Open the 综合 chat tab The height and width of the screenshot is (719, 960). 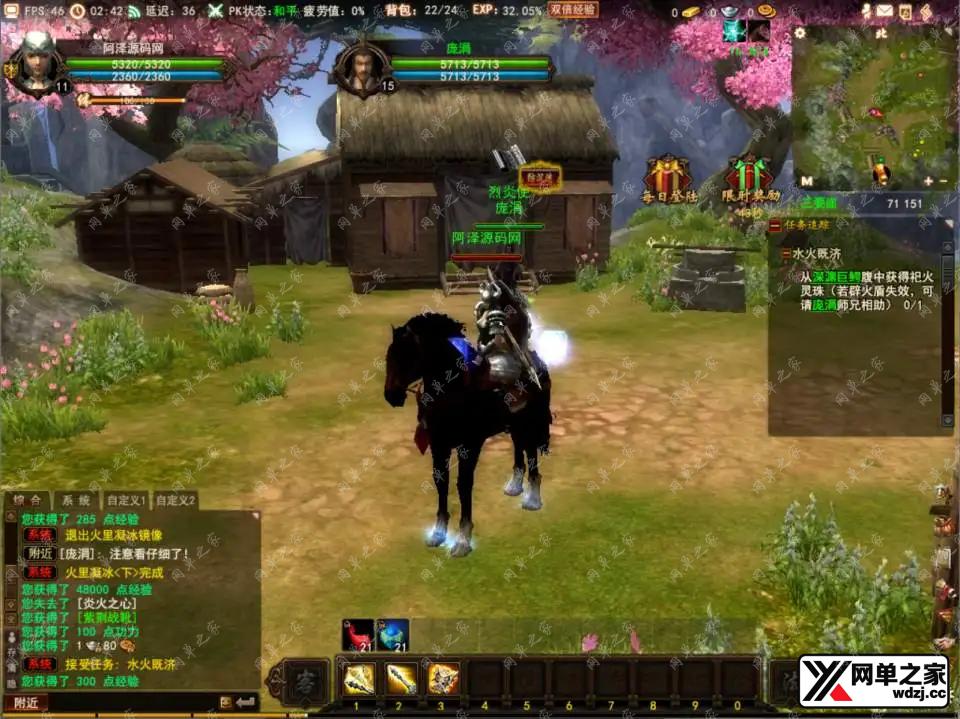click(x=28, y=500)
